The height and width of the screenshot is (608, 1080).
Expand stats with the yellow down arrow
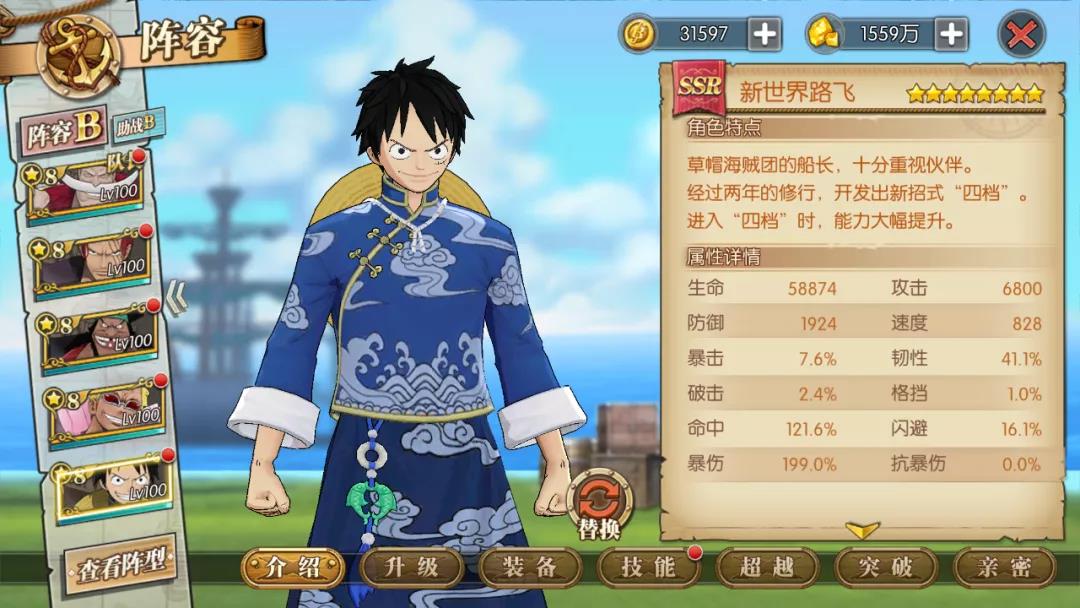click(x=862, y=529)
